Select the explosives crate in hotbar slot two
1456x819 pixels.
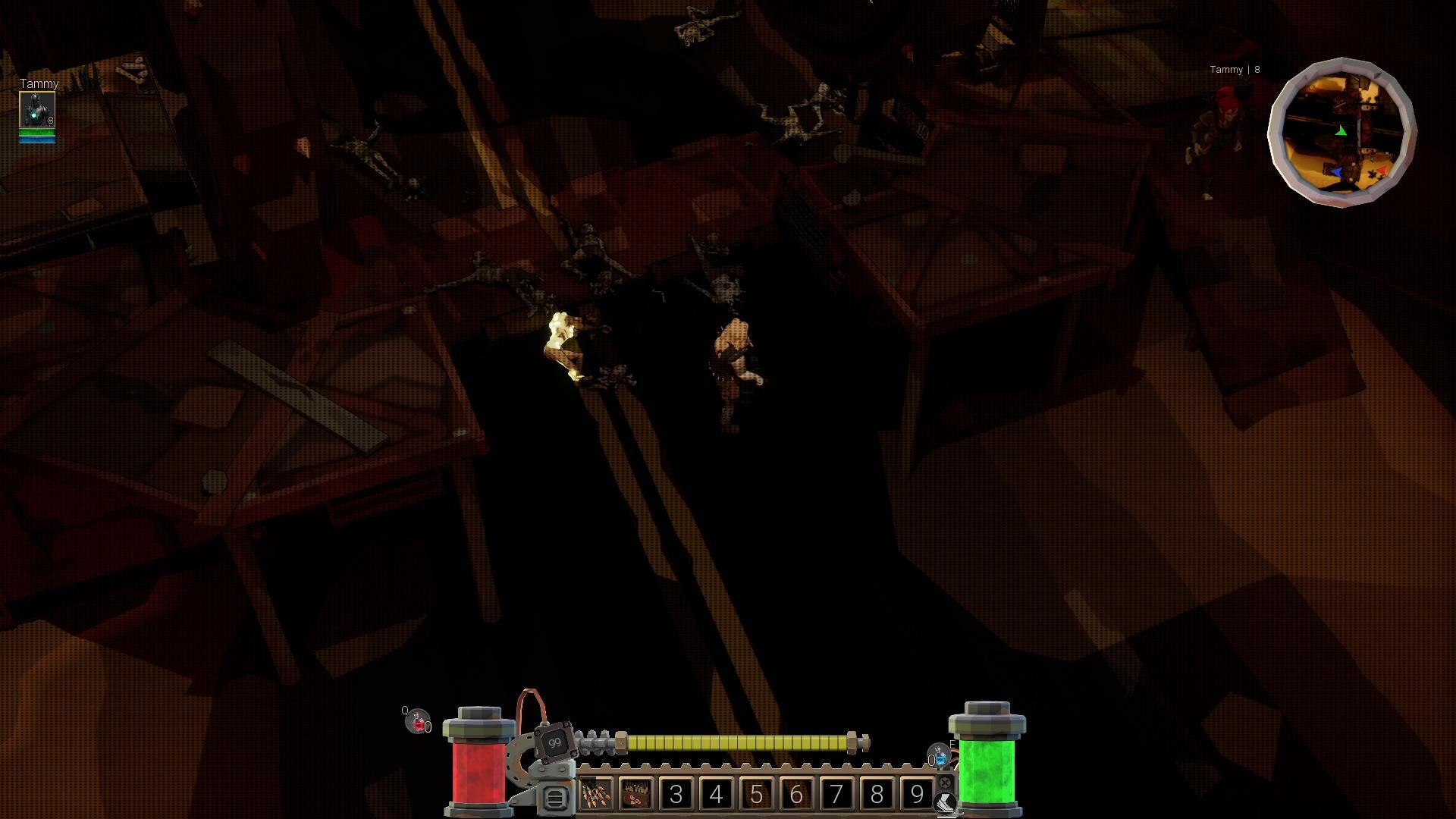[638, 795]
